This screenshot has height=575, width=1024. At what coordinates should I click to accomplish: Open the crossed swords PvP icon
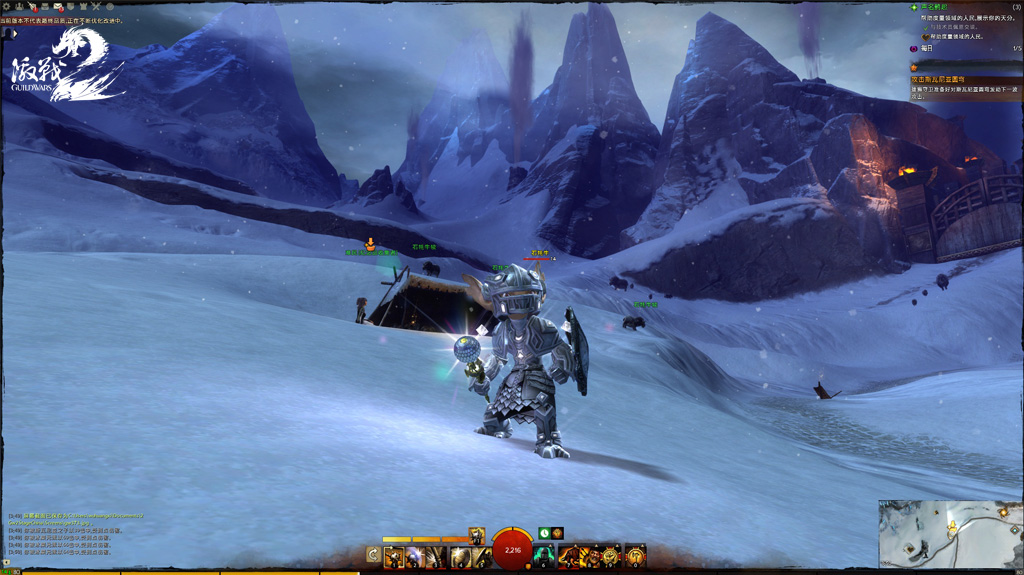[x=96, y=8]
